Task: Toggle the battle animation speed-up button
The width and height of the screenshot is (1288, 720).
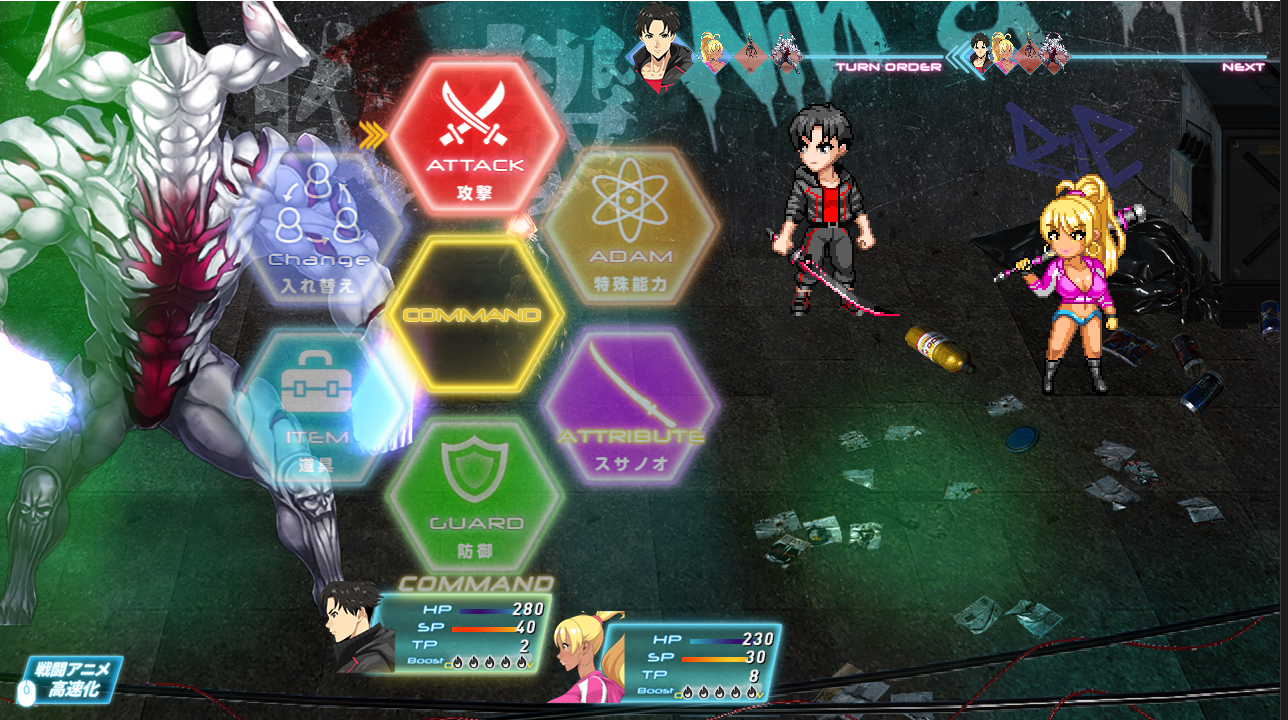Action: click(x=72, y=679)
